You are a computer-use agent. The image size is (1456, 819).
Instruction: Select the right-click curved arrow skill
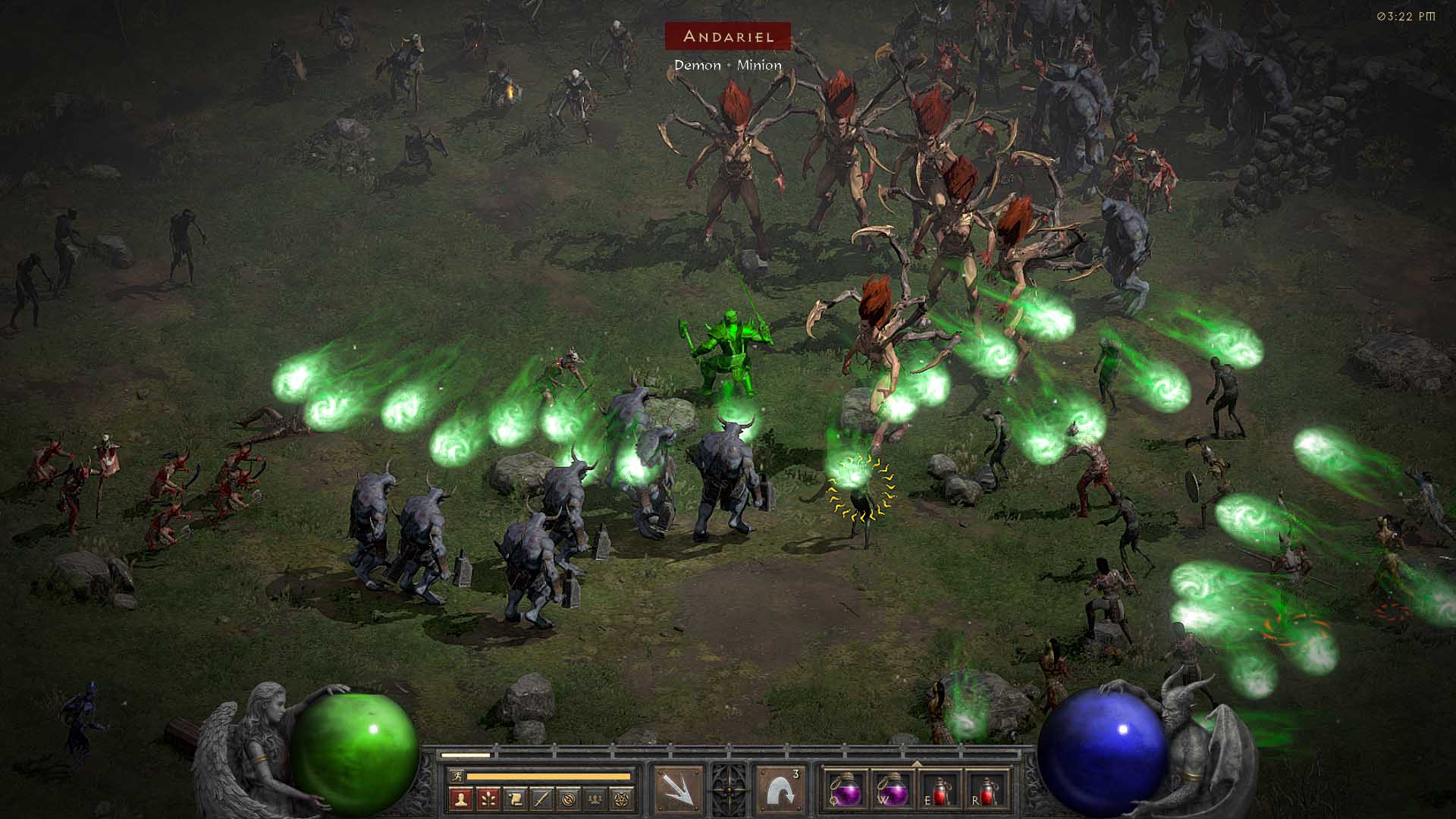780,790
